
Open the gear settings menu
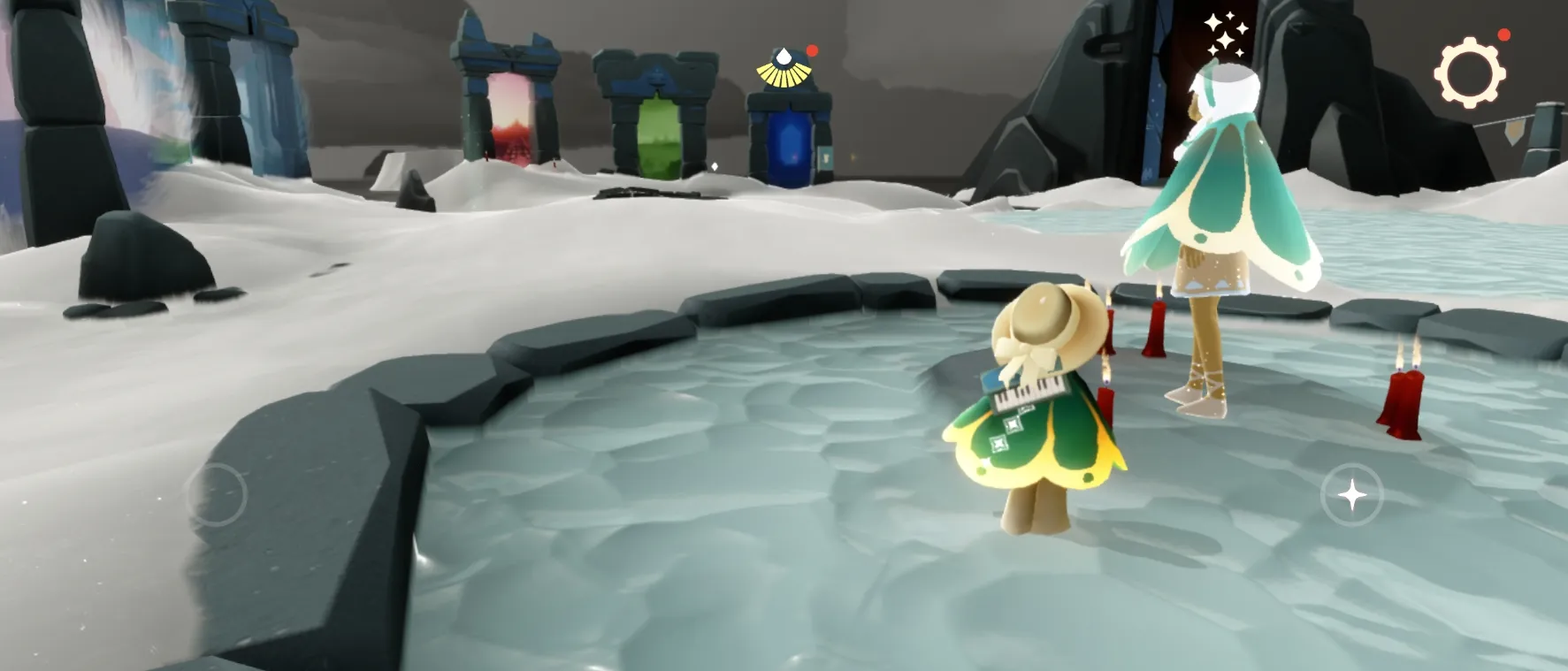(1469, 72)
